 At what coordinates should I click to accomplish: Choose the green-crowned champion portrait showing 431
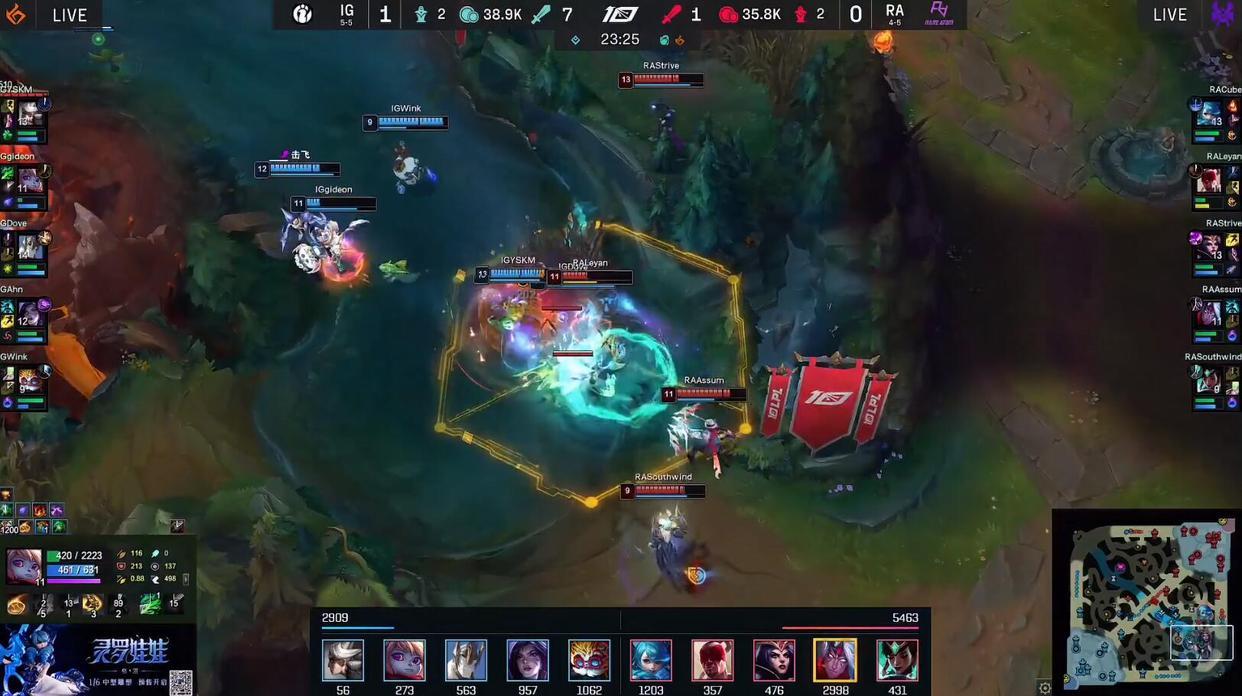897,660
